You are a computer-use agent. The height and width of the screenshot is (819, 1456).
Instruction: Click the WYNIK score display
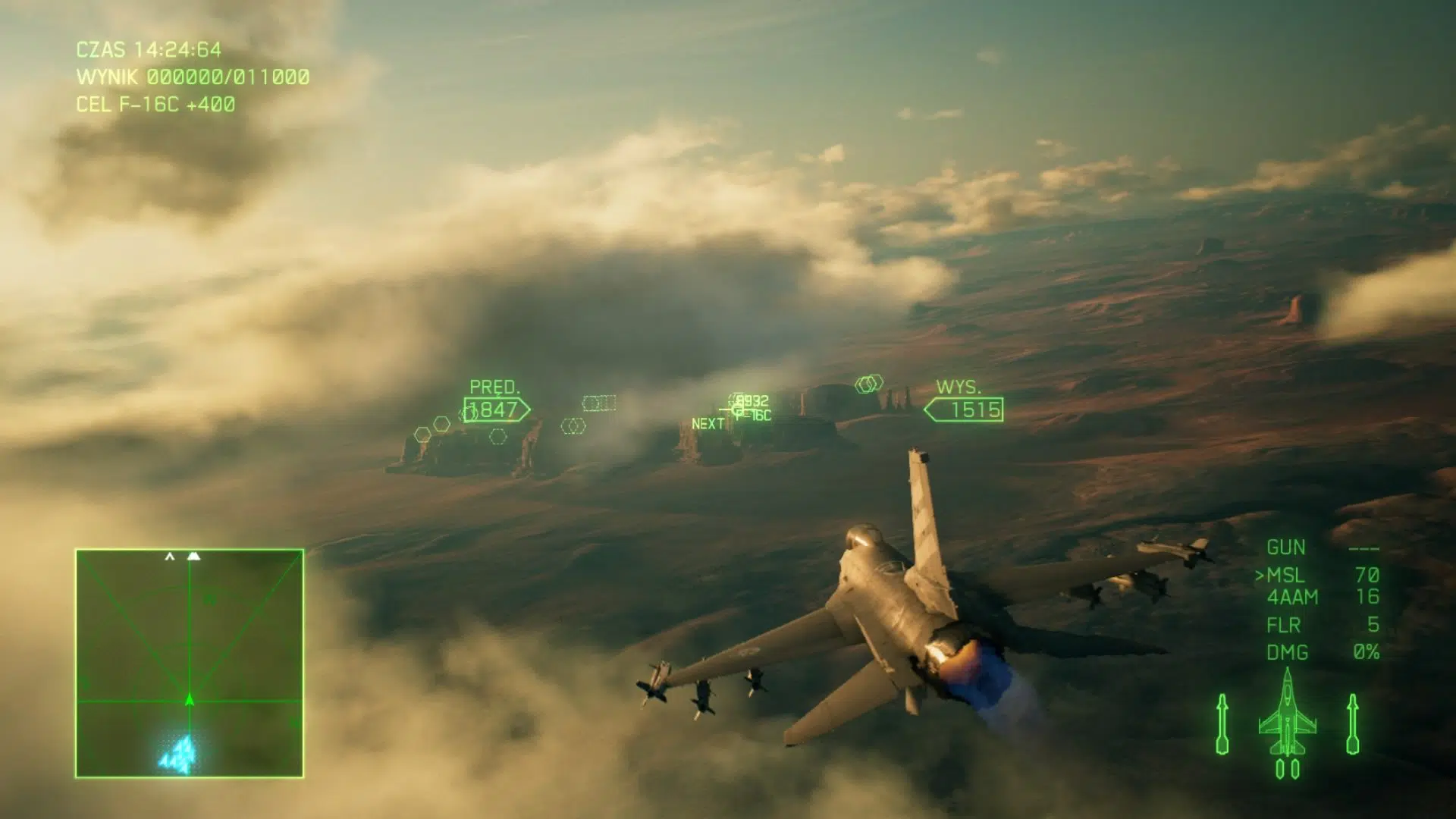click(x=192, y=76)
